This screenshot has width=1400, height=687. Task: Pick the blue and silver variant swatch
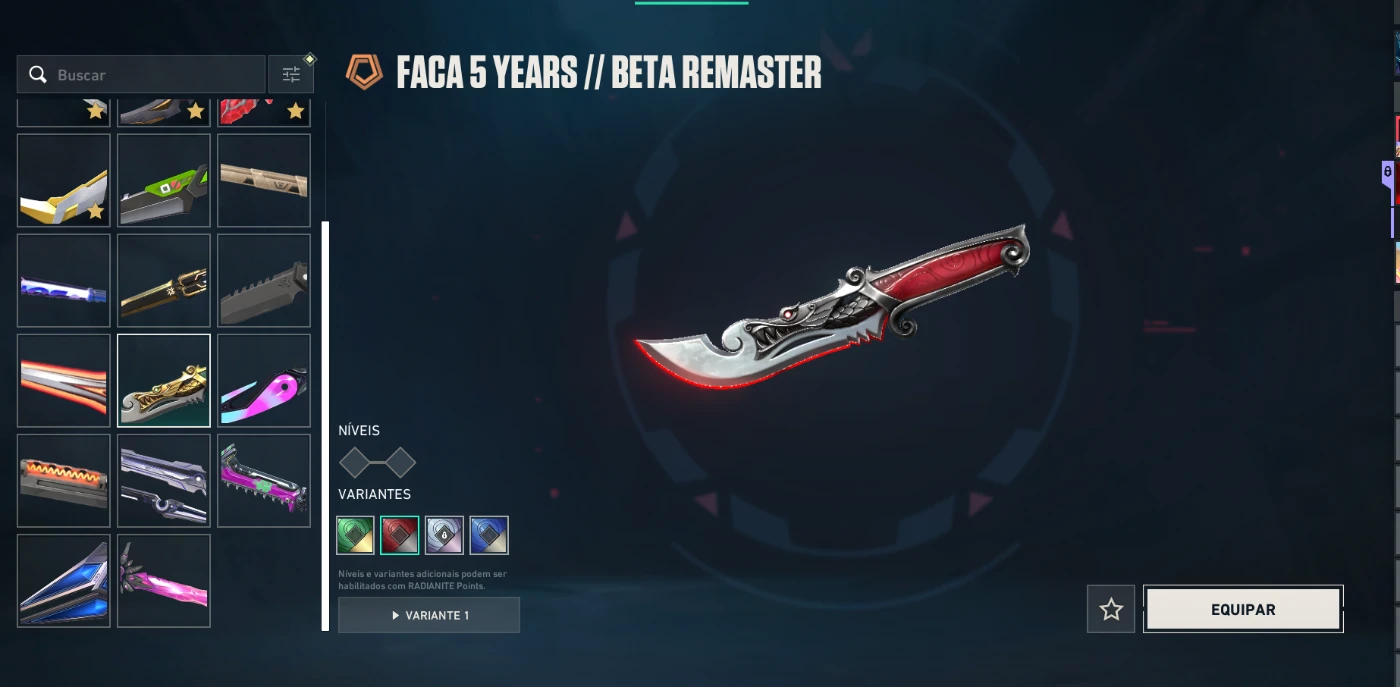pos(489,535)
